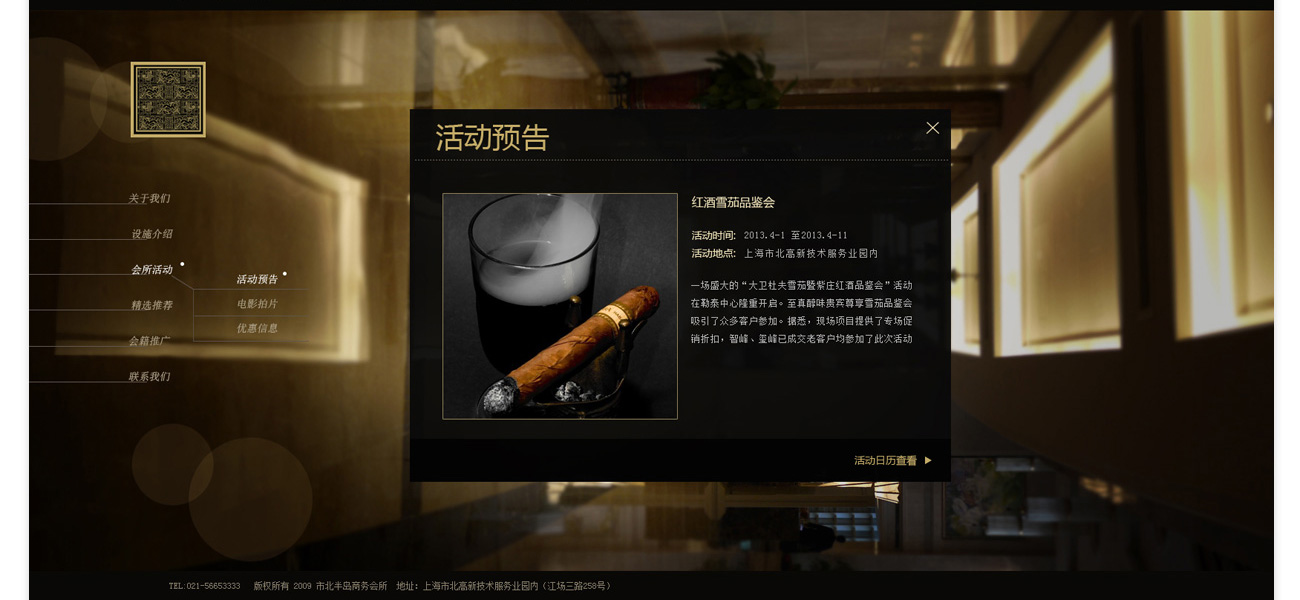This screenshot has width=1300, height=600.
Task: View the cigar and wine event photo
Action: coord(560,306)
